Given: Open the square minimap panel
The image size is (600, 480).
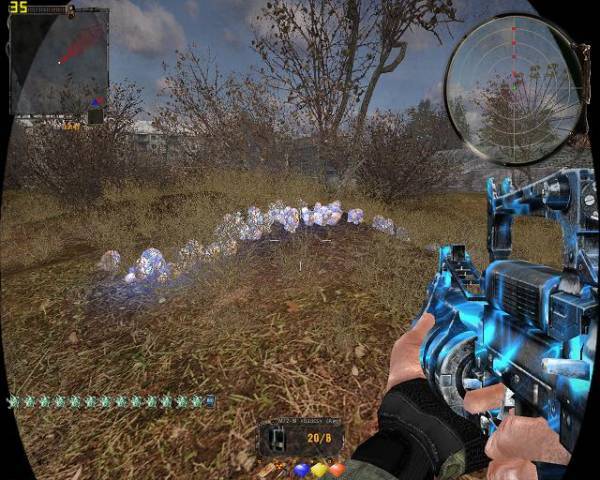Looking at the screenshot, I should 59,60.
